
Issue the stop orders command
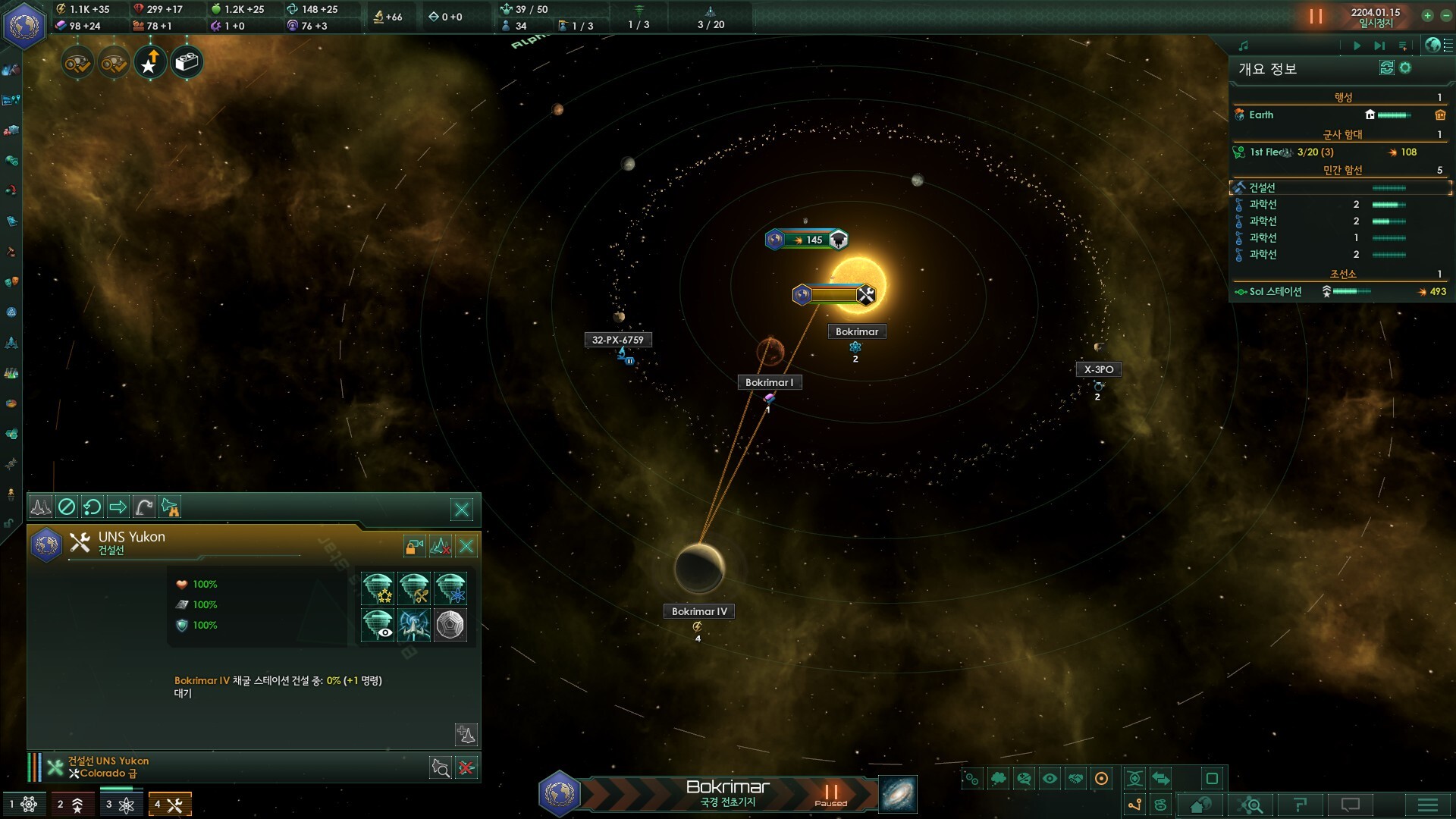pos(67,507)
